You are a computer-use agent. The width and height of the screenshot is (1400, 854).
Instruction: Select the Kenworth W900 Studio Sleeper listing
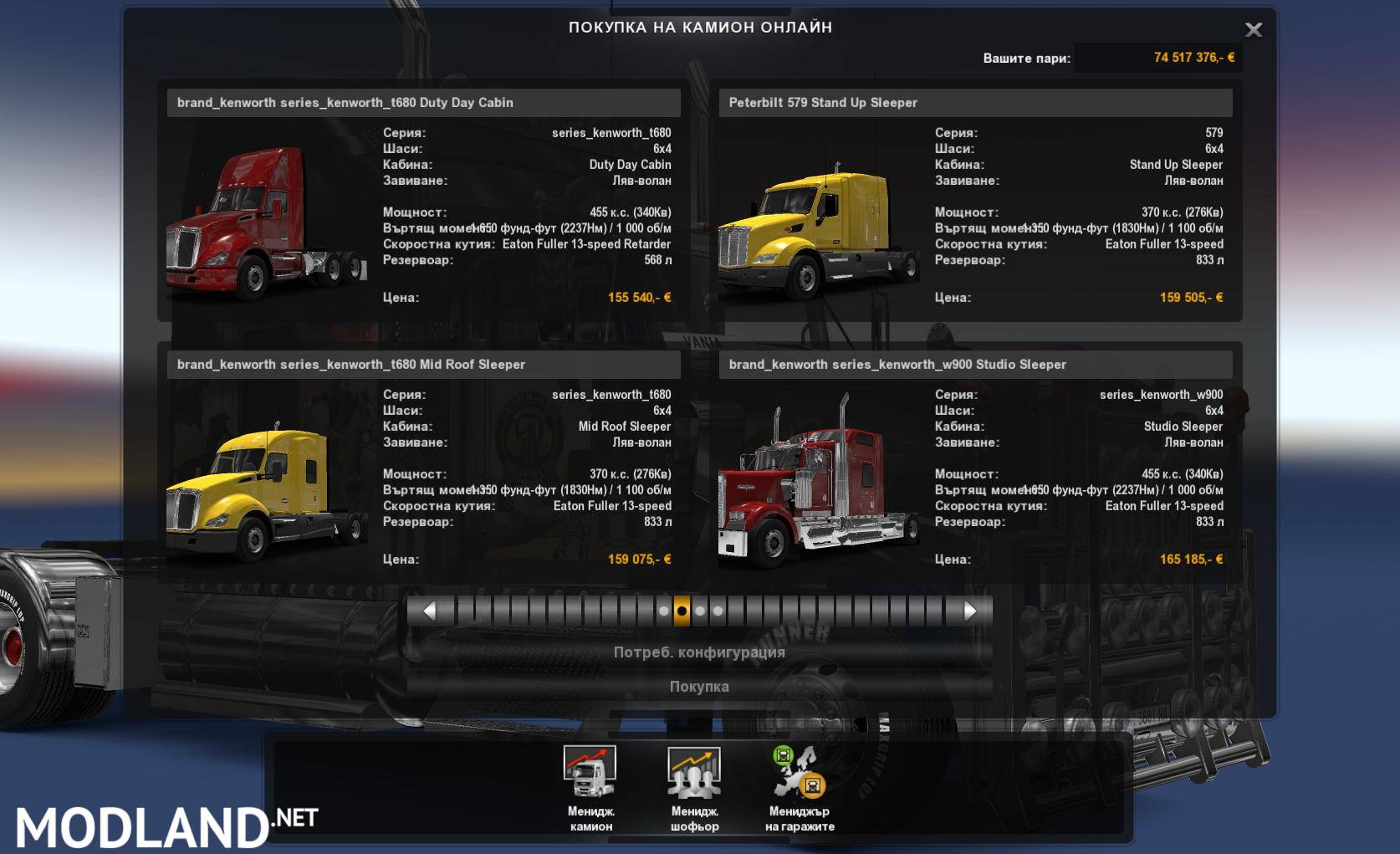pyautogui.click(x=974, y=365)
